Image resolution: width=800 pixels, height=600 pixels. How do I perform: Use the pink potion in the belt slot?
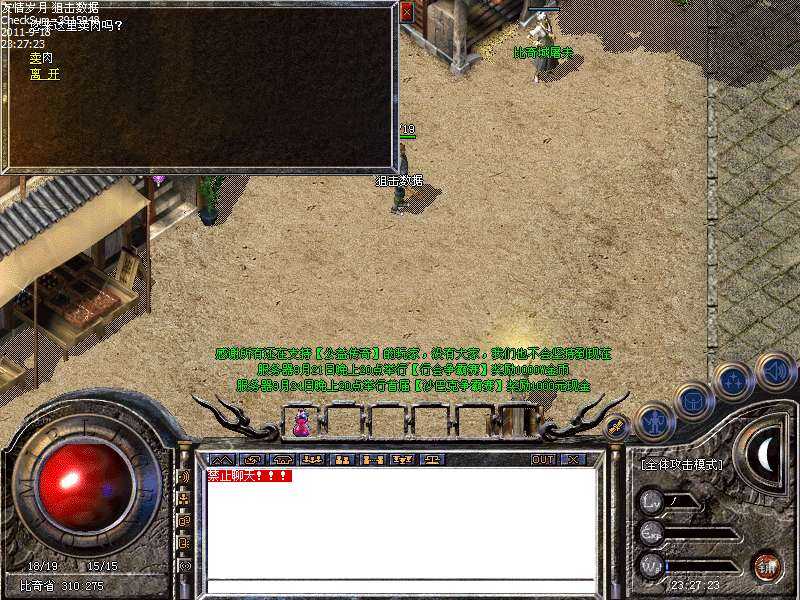coord(301,424)
